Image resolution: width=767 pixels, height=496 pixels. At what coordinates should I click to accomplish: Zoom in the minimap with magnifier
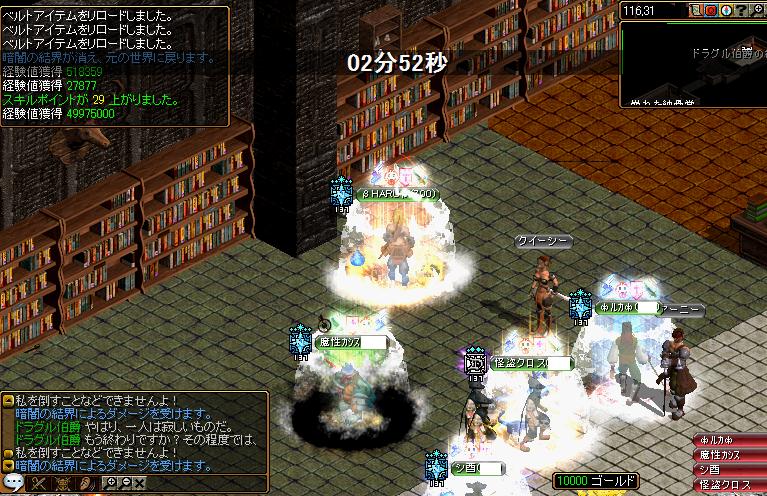[x=757, y=11]
